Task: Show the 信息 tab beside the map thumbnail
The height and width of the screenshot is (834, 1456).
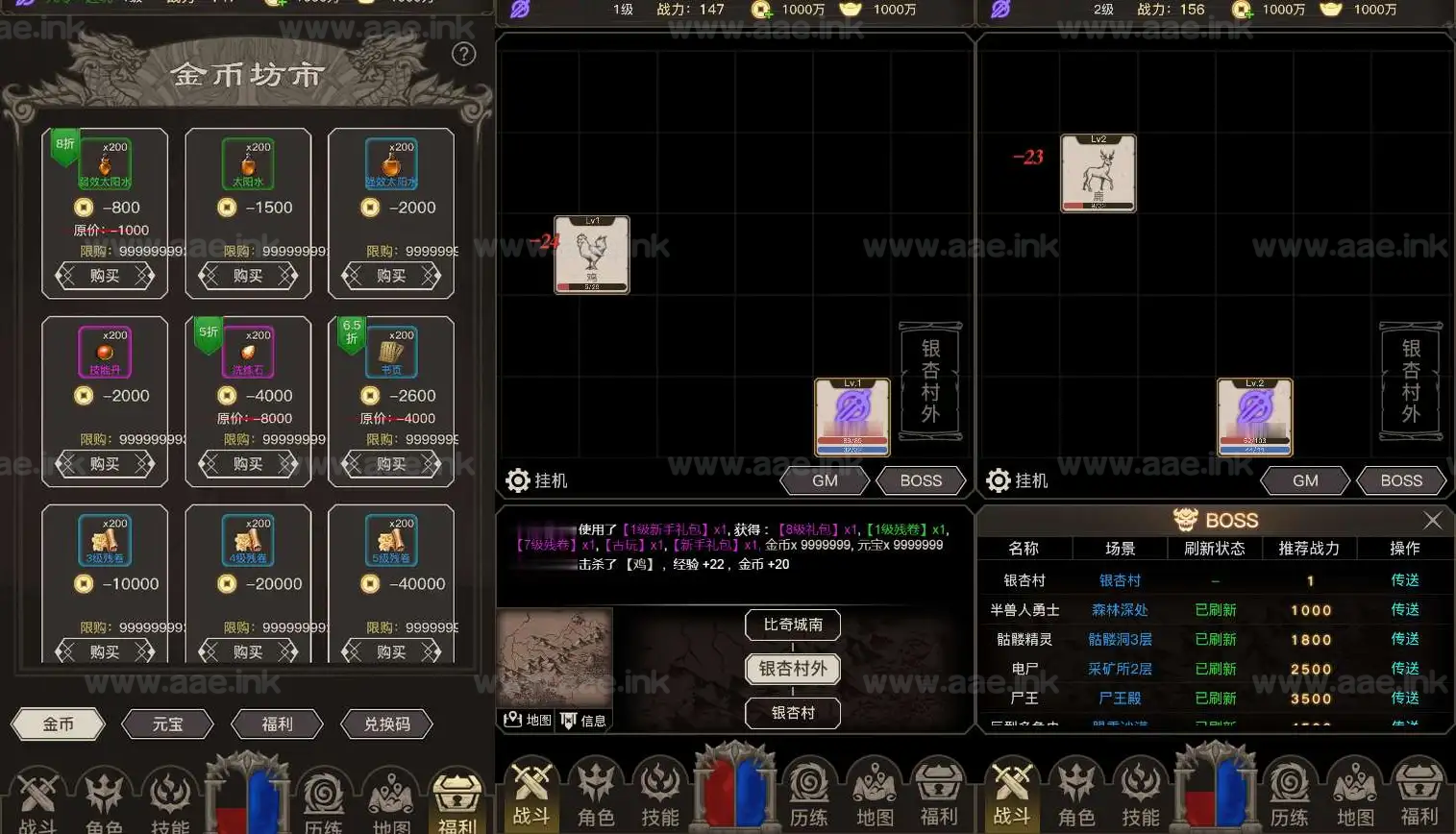Action: coord(584,720)
